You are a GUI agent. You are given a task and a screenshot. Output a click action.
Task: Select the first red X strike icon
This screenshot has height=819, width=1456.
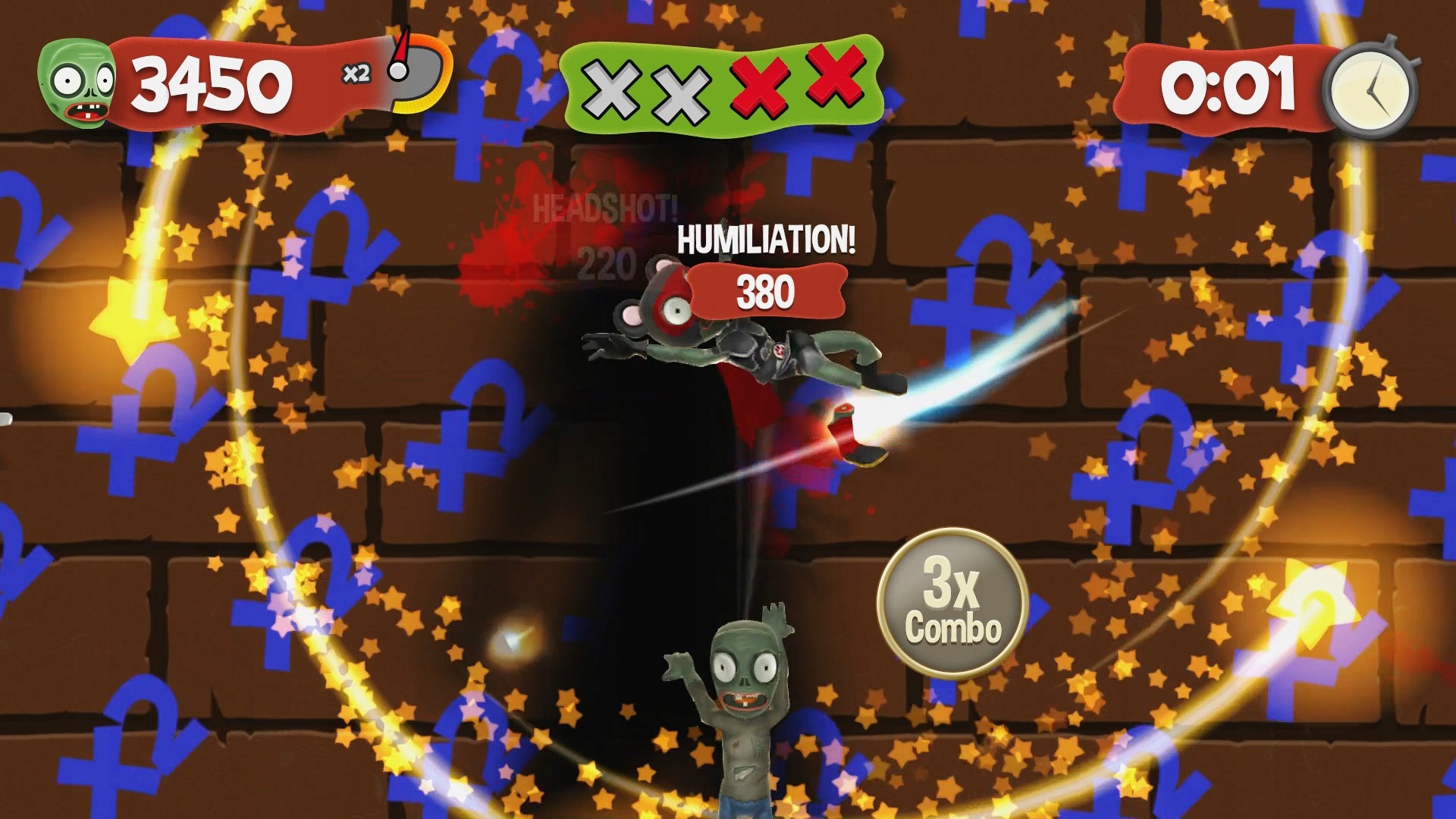click(x=758, y=83)
